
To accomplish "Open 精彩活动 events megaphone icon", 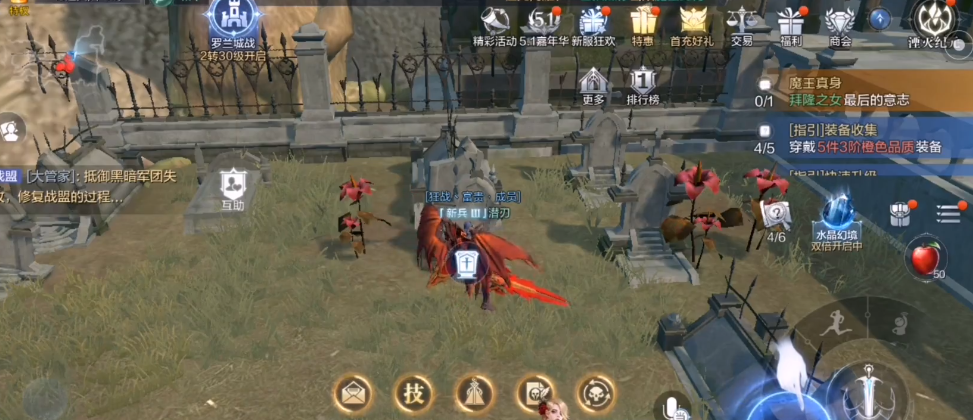I will point(495,22).
